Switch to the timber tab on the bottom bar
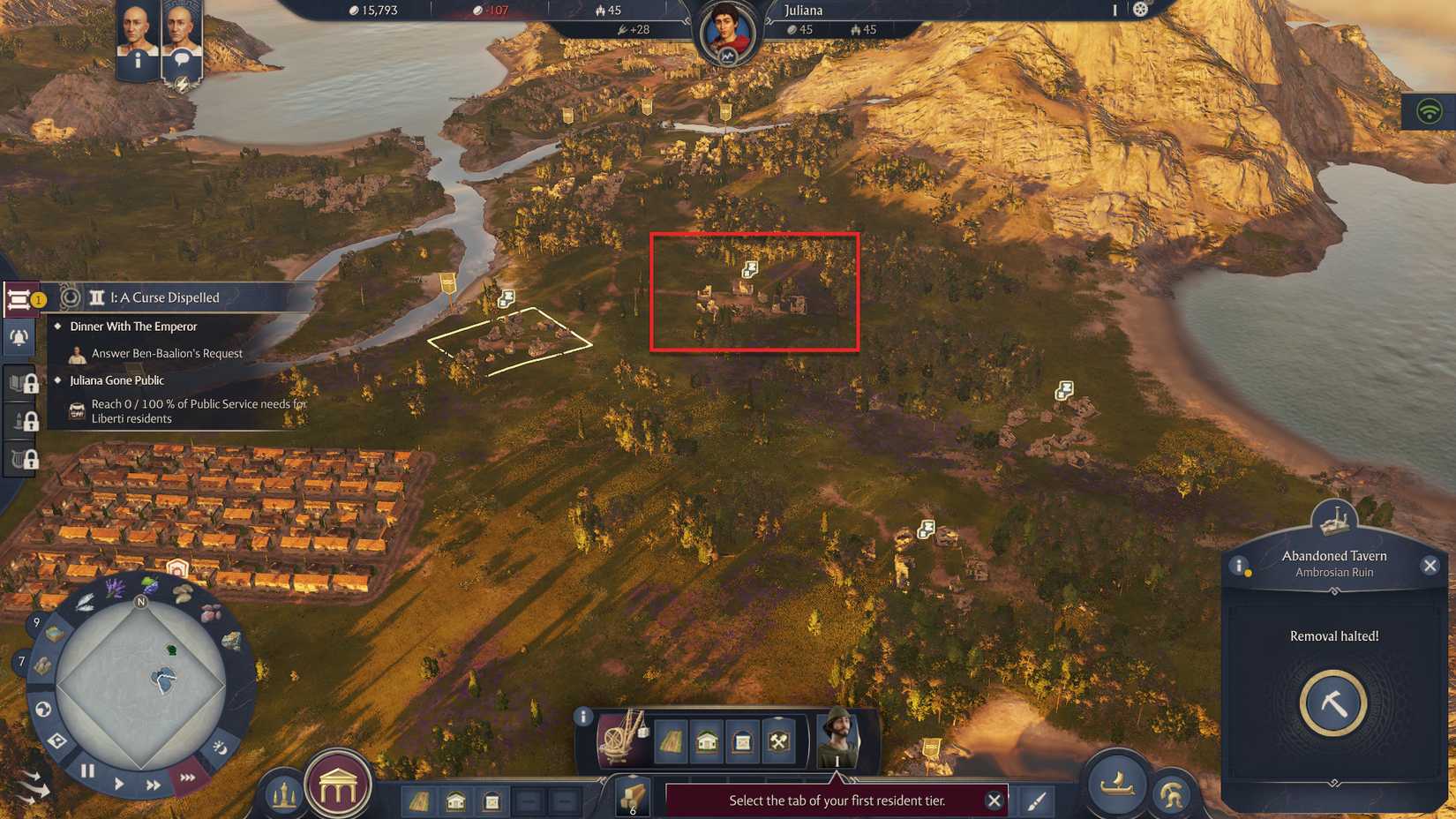Screen dimensions: 1456x819 pyautogui.click(x=632, y=799)
